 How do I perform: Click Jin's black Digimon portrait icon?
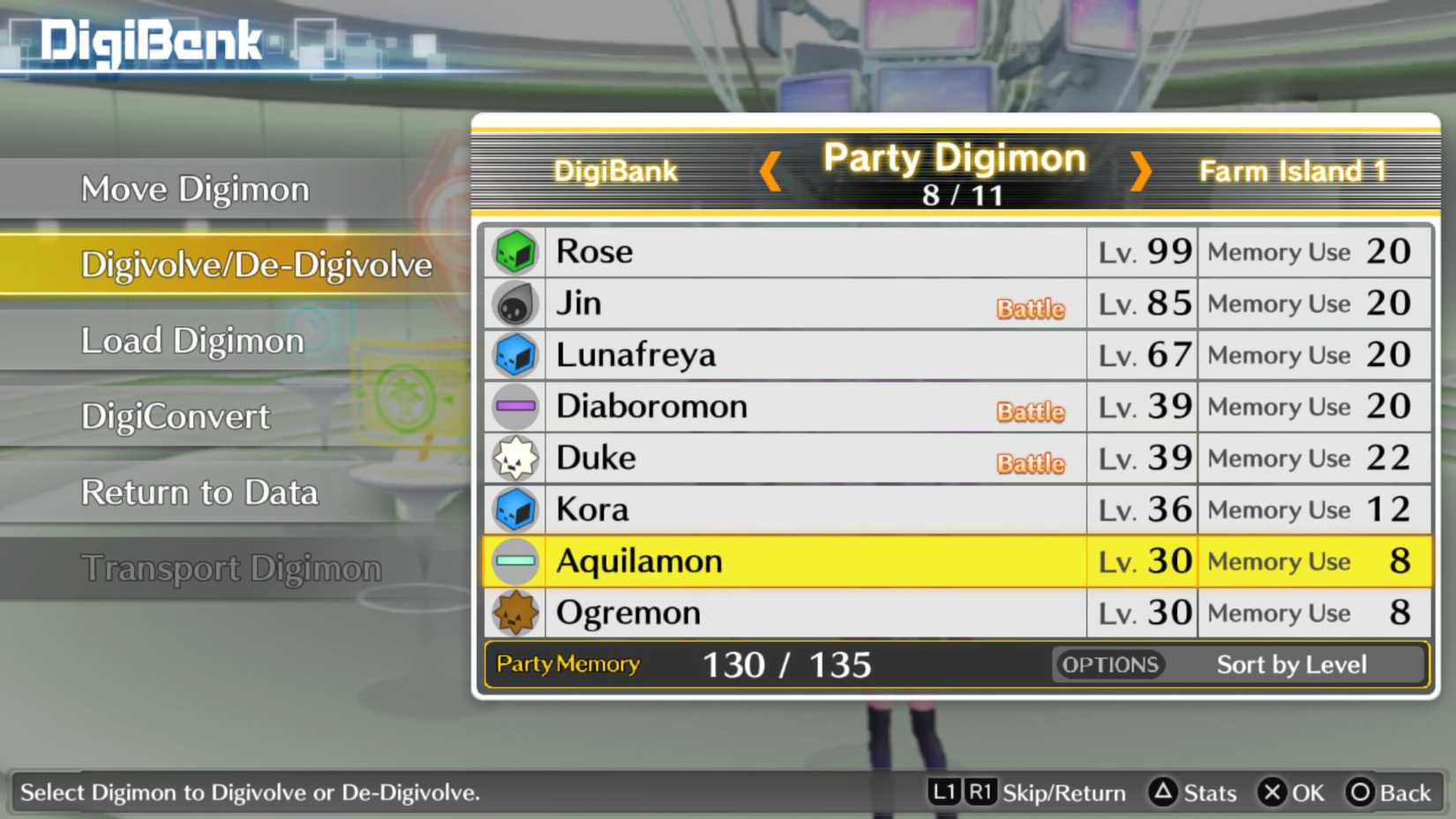(x=514, y=303)
